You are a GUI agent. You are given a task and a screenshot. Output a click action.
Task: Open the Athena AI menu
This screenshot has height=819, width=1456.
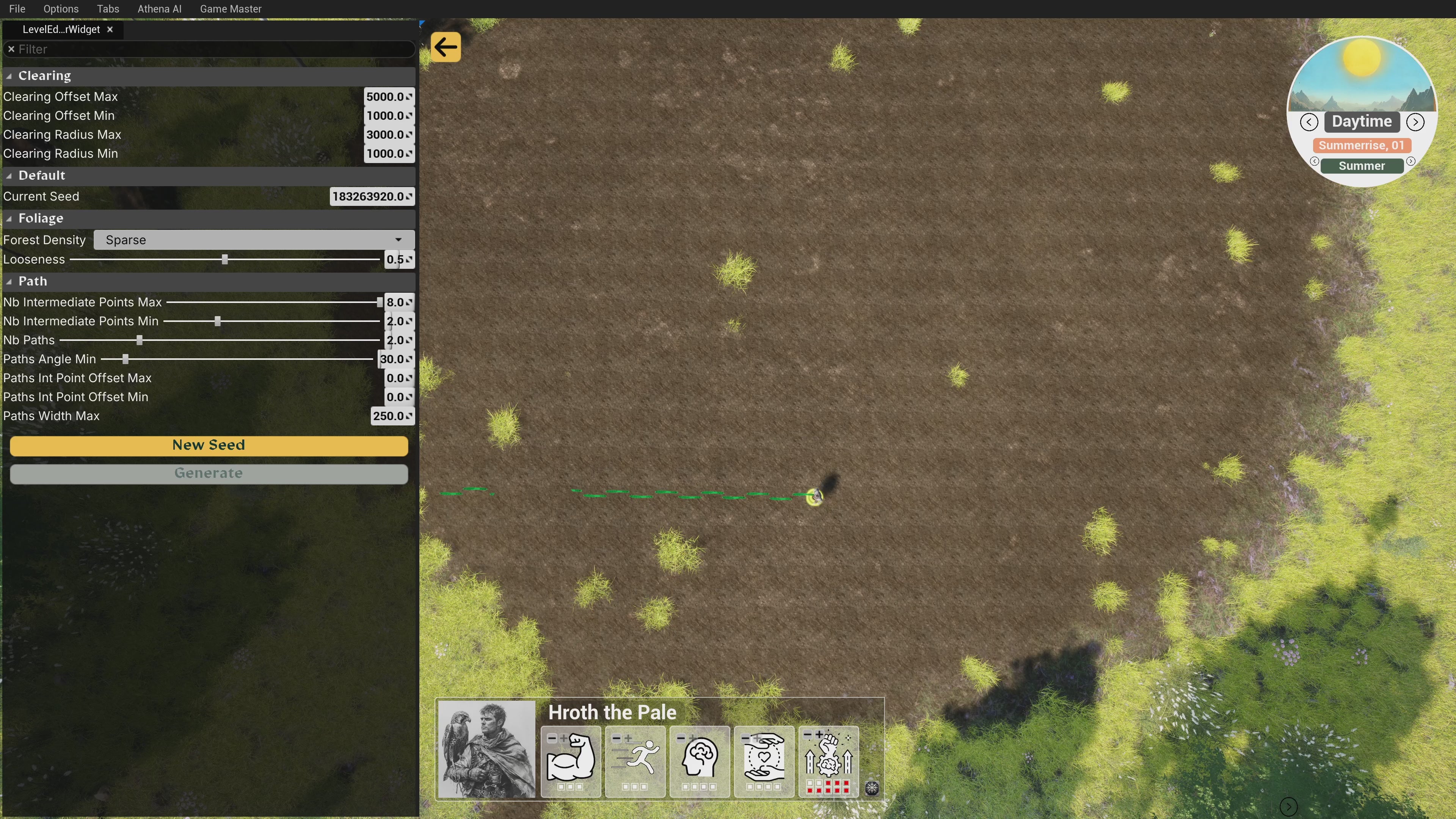coord(159,9)
